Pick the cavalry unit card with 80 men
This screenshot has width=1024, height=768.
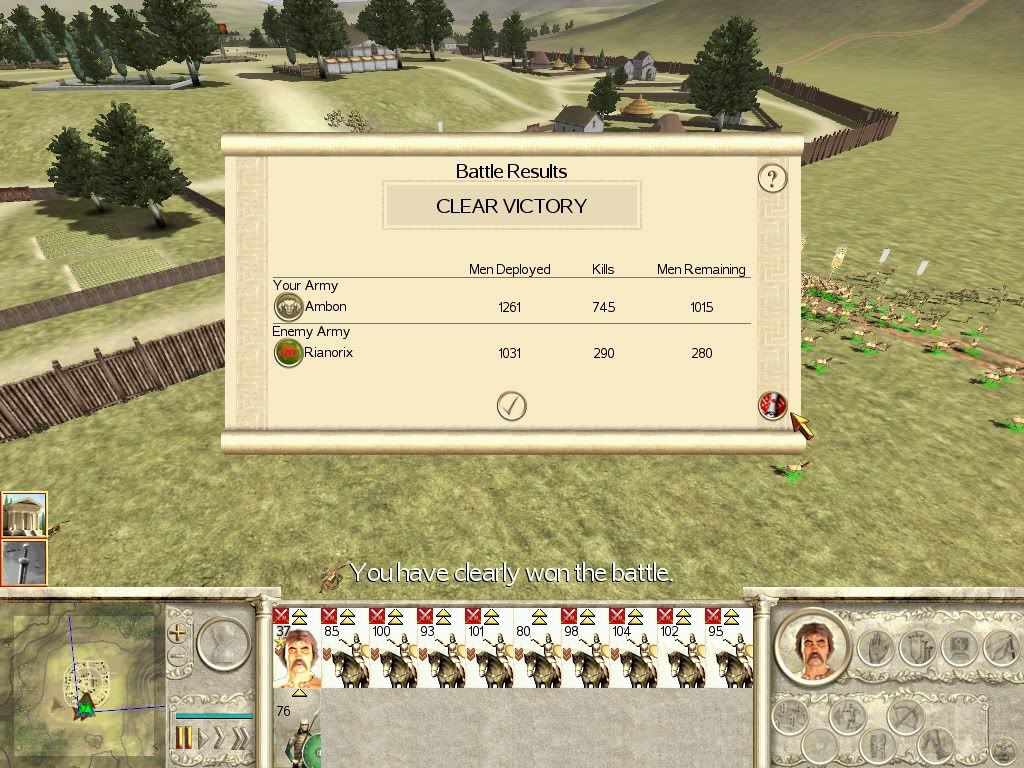click(x=536, y=648)
